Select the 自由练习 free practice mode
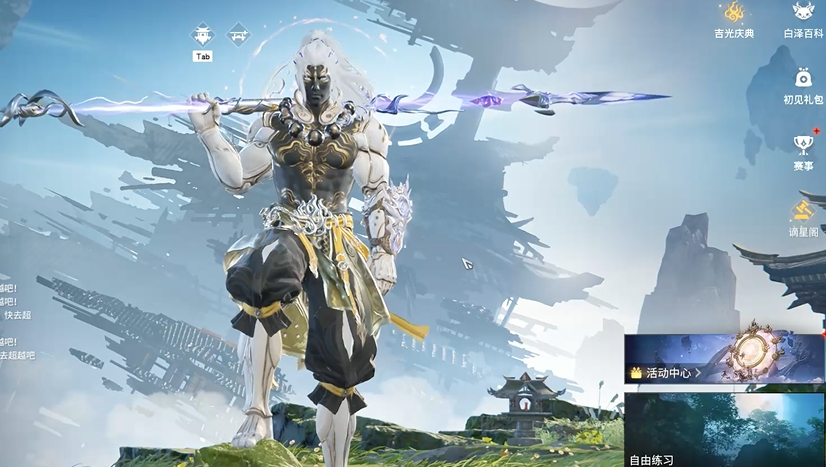Viewport: 826px width, 467px height. click(x=724, y=430)
